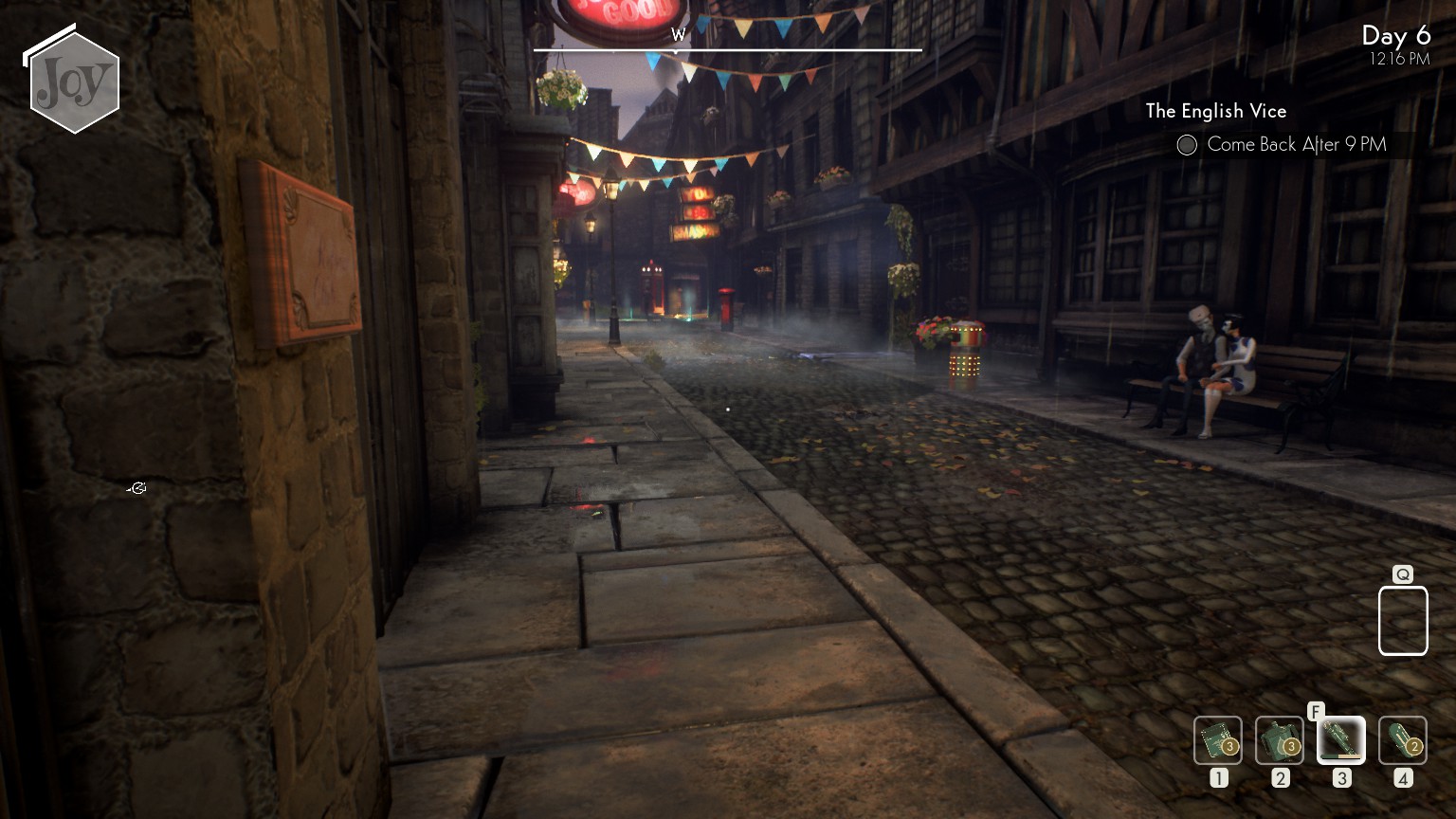The width and height of the screenshot is (1456, 819).
Task: Open The English Vice quest tracker title
Action: [x=1215, y=111]
